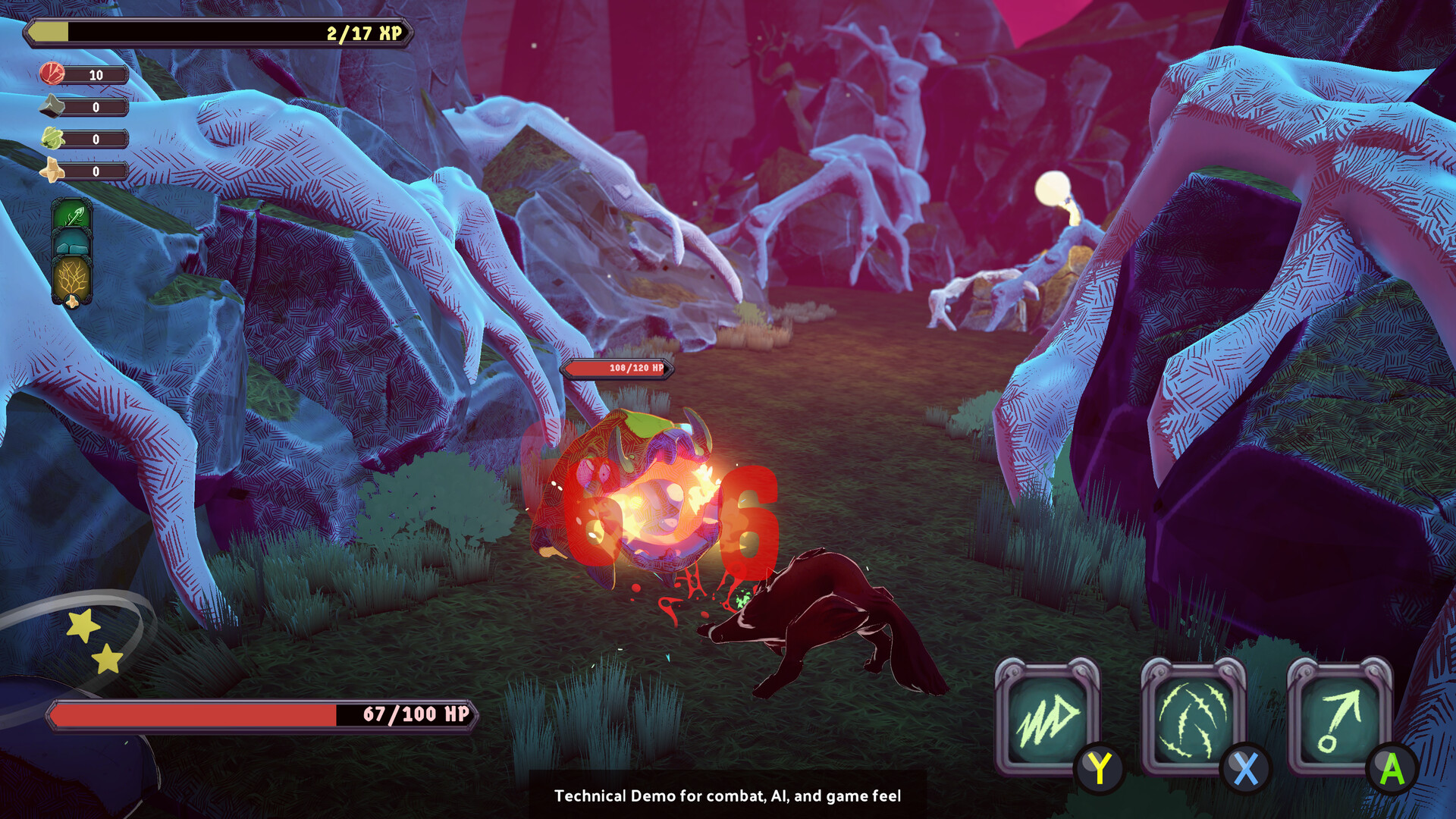This screenshot has width=1456, height=819.
Task: Click the green herb resource icon
Action: coord(52,138)
